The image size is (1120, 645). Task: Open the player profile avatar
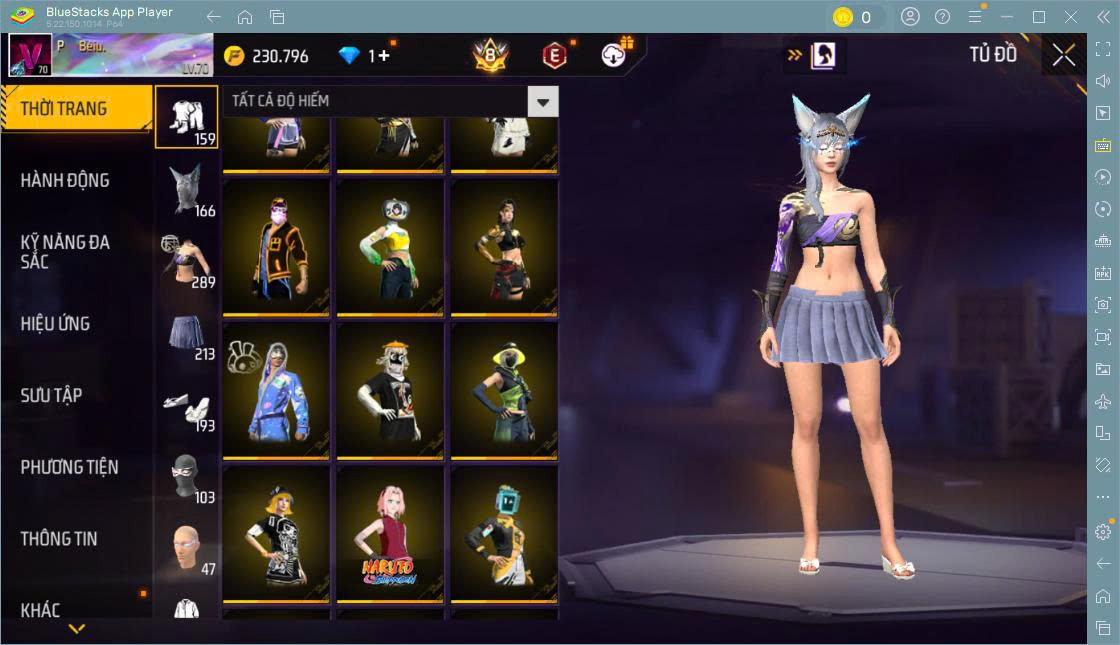click(x=30, y=55)
